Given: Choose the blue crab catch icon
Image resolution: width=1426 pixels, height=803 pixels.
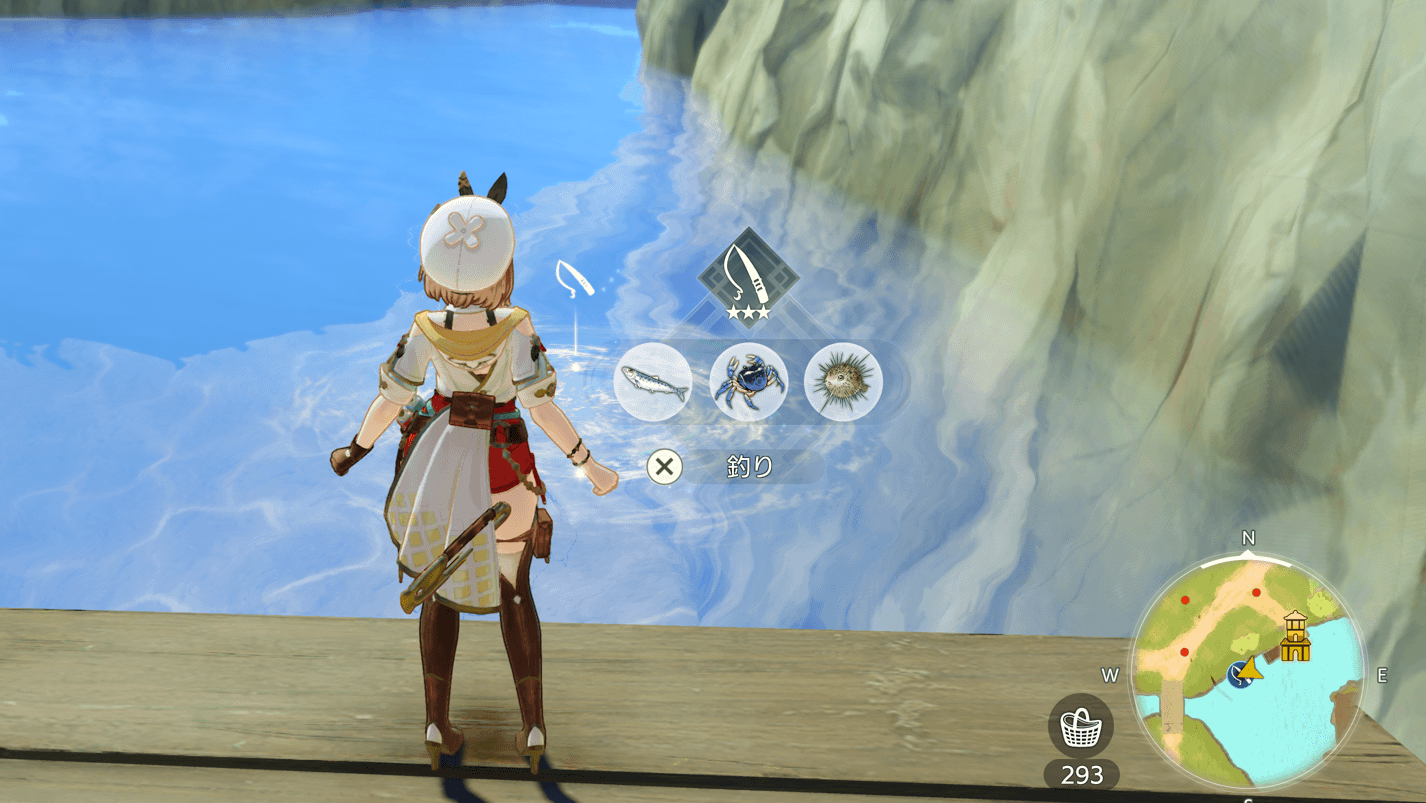Looking at the screenshot, I should (x=748, y=382).
